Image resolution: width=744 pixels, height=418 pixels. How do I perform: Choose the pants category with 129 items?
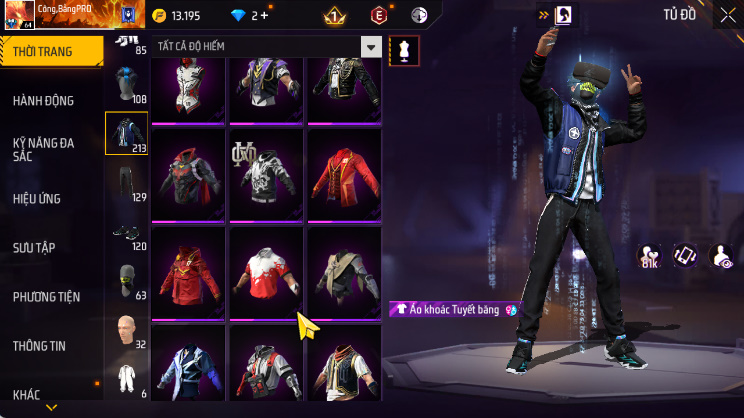pos(126,181)
